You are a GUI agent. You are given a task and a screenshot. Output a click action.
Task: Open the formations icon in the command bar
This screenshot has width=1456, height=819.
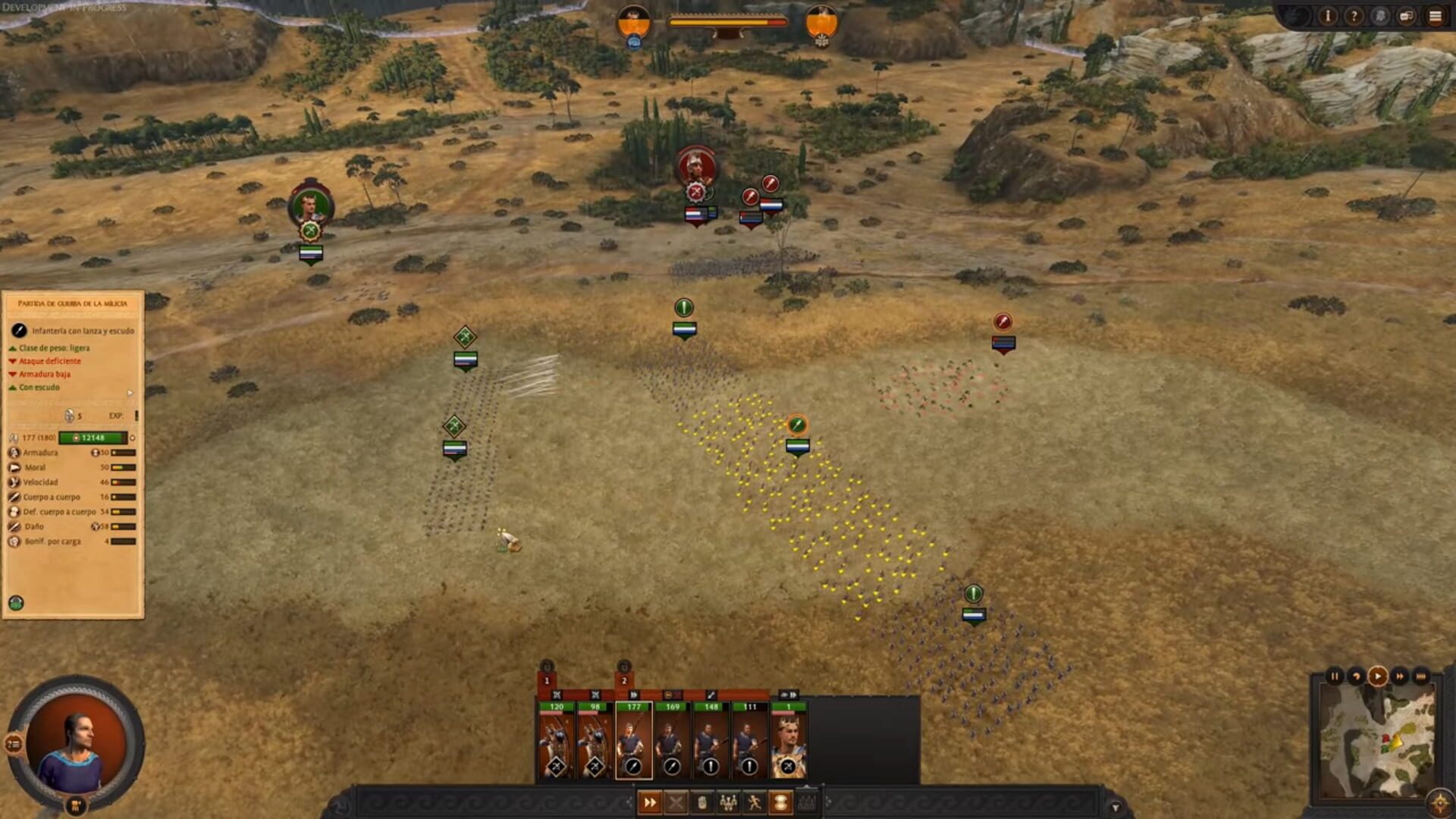[728, 802]
